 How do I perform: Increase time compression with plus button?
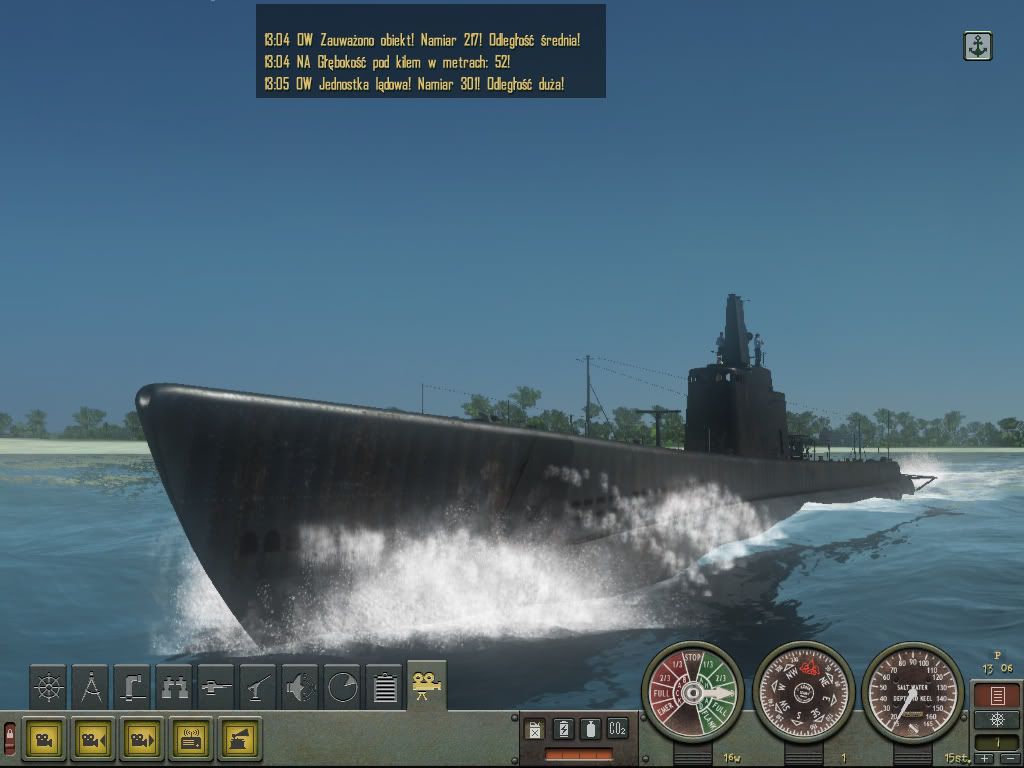985,759
